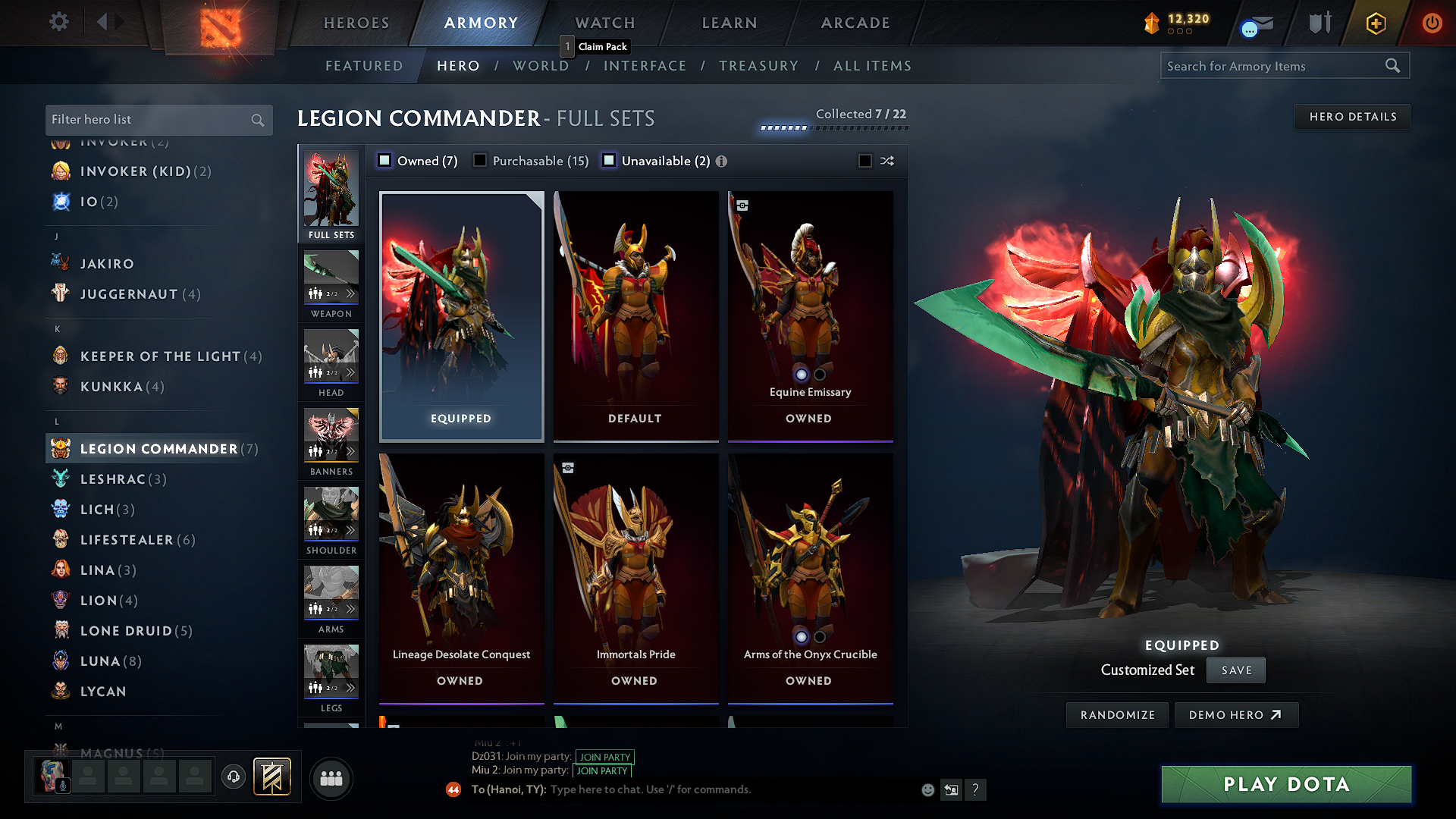View Hero Details page
The image size is (1456, 819).
tap(1352, 117)
